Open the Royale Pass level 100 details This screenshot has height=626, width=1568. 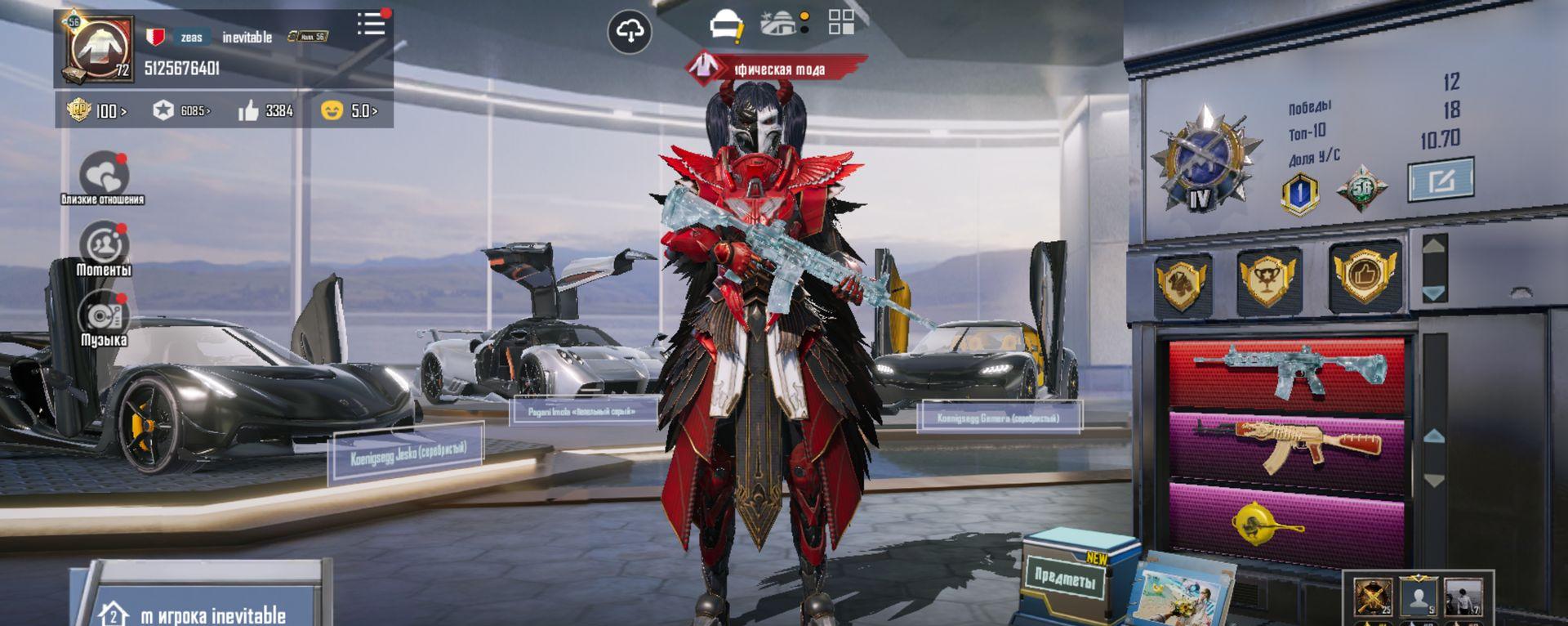click(97, 110)
